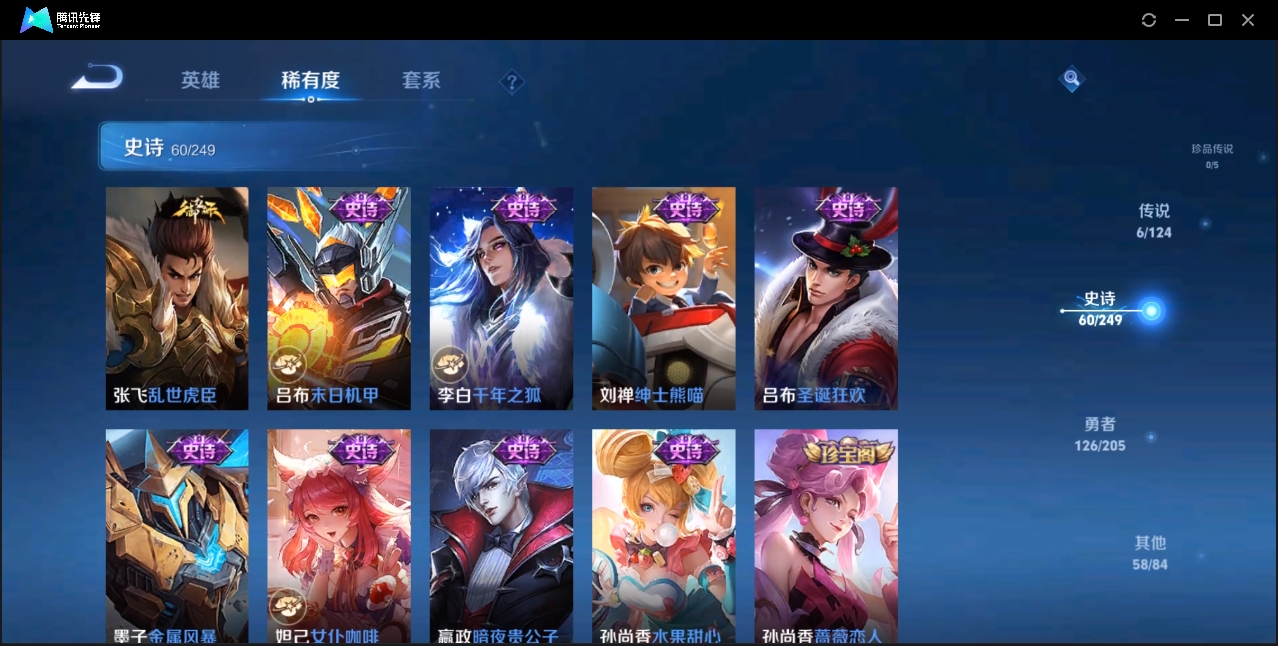Image resolution: width=1278 pixels, height=646 pixels.
Task: Click the magnifier search icon
Action: point(1071,79)
